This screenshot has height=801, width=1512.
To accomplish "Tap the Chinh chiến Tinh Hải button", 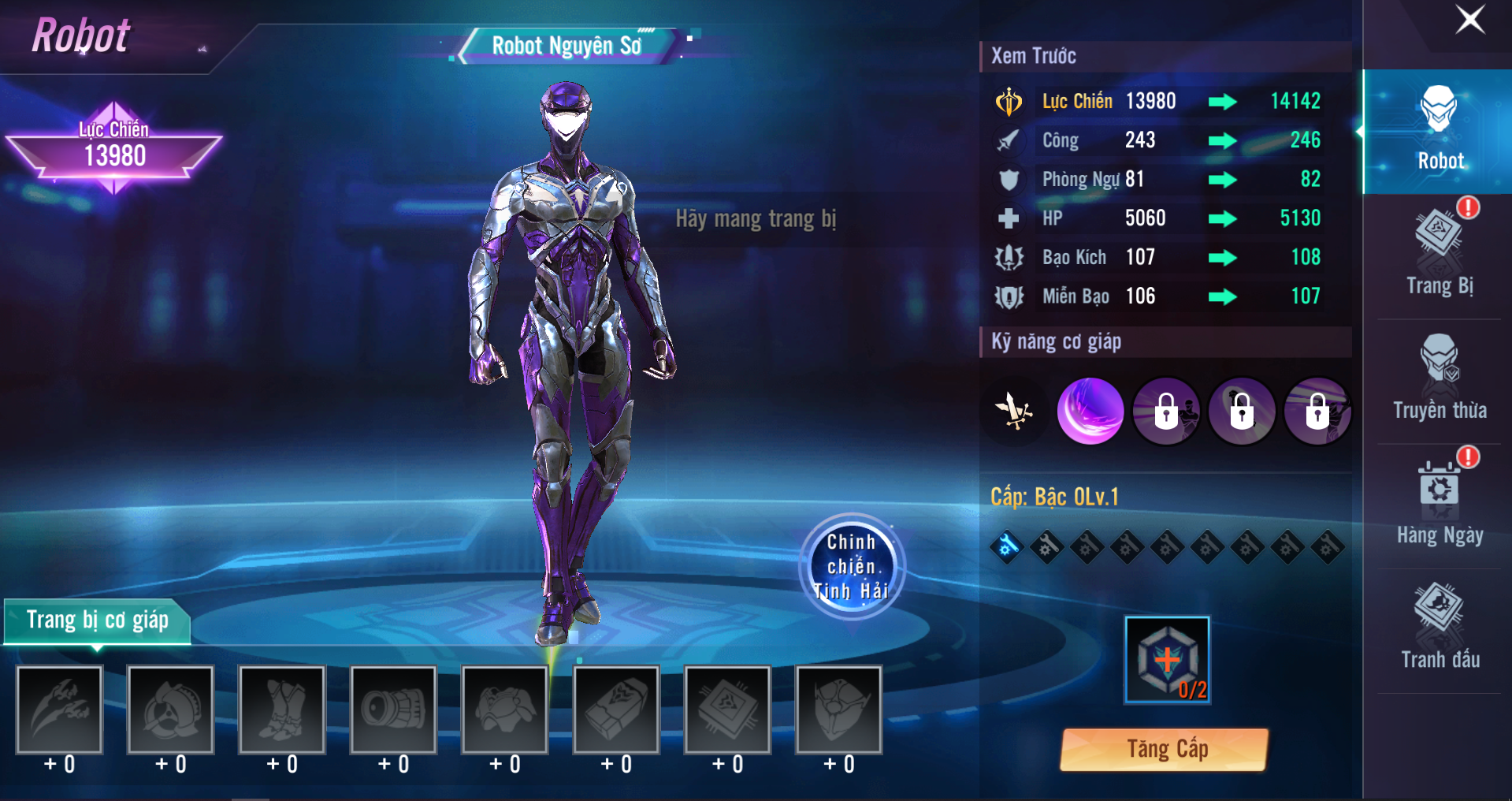I will coord(852,566).
